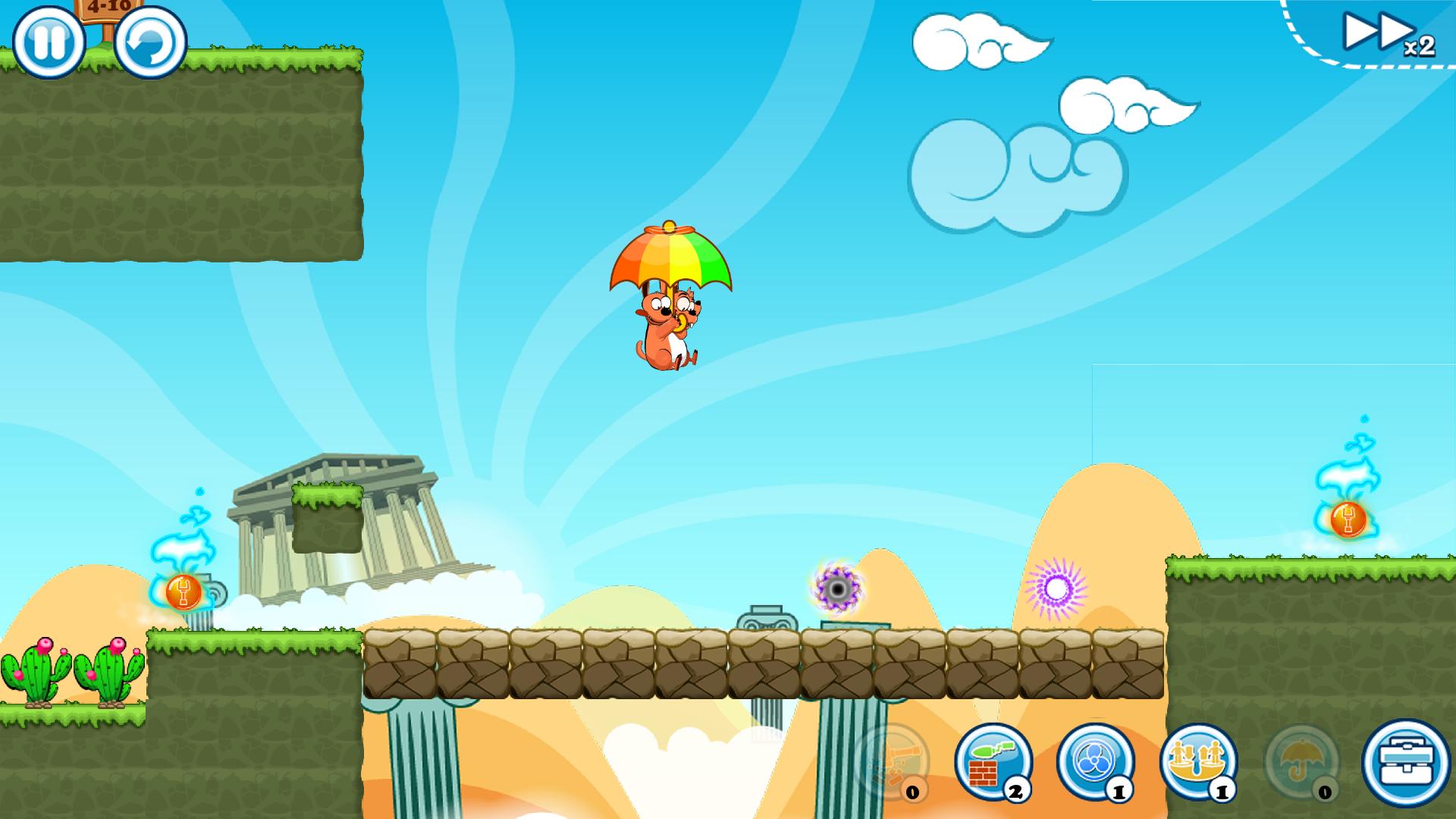Open the toolbox menu
1456x819 pixels.
click(x=1406, y=762)
